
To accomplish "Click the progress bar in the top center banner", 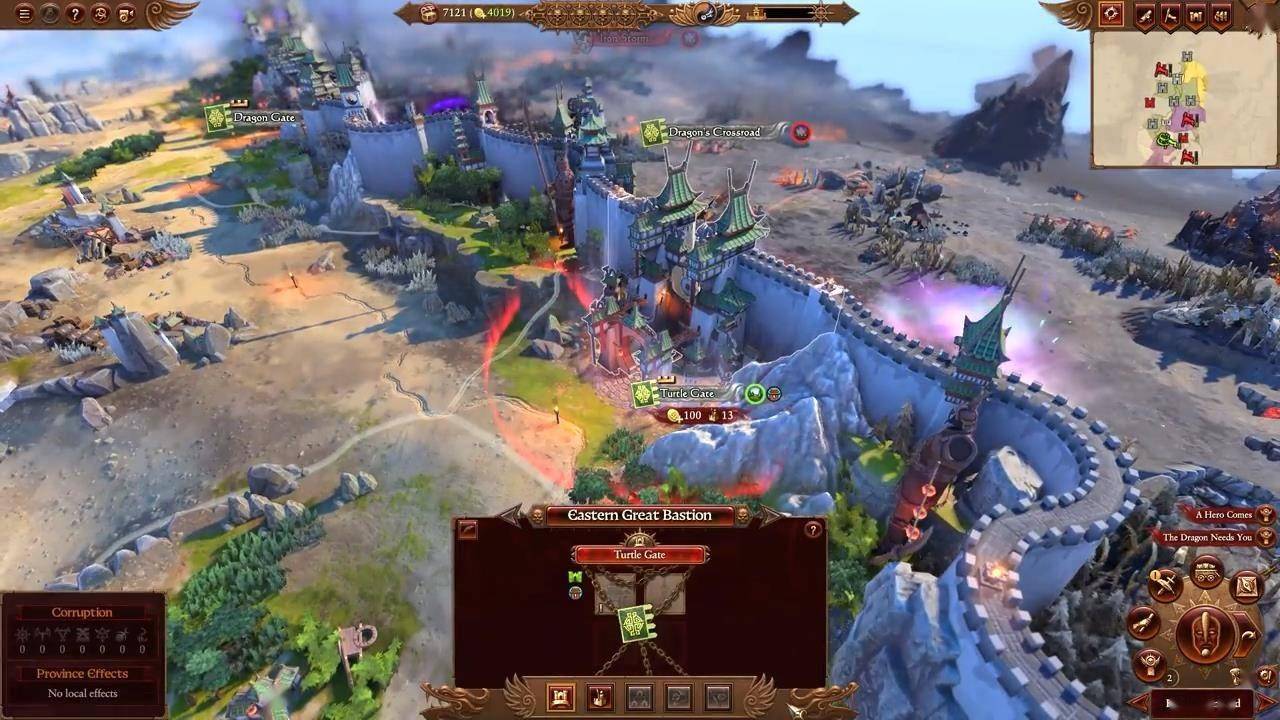I will pyautogui.click(x=789, y=13).
